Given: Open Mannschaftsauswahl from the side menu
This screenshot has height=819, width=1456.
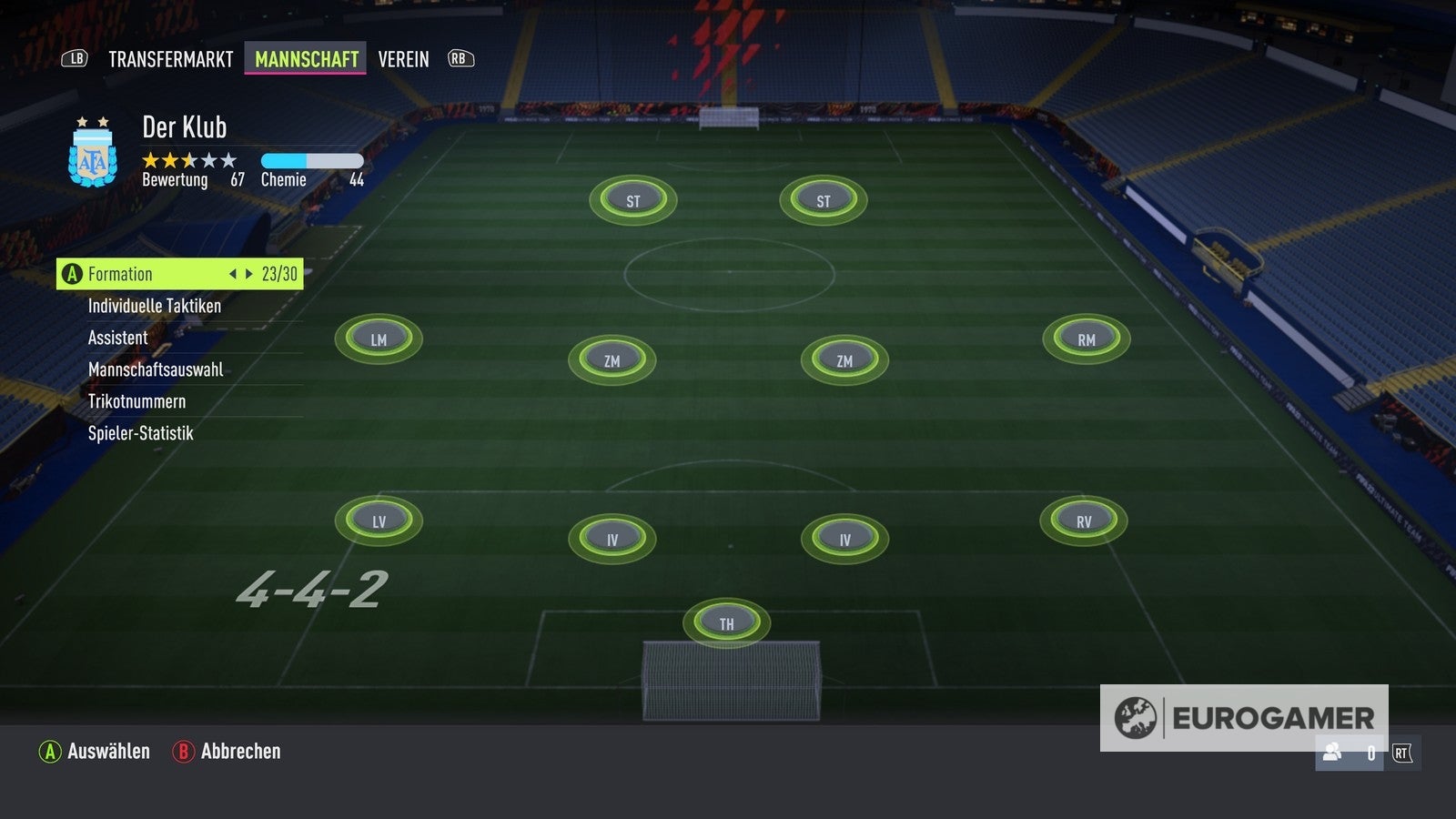Looking at the screenshot, I should tap(156, 369).
